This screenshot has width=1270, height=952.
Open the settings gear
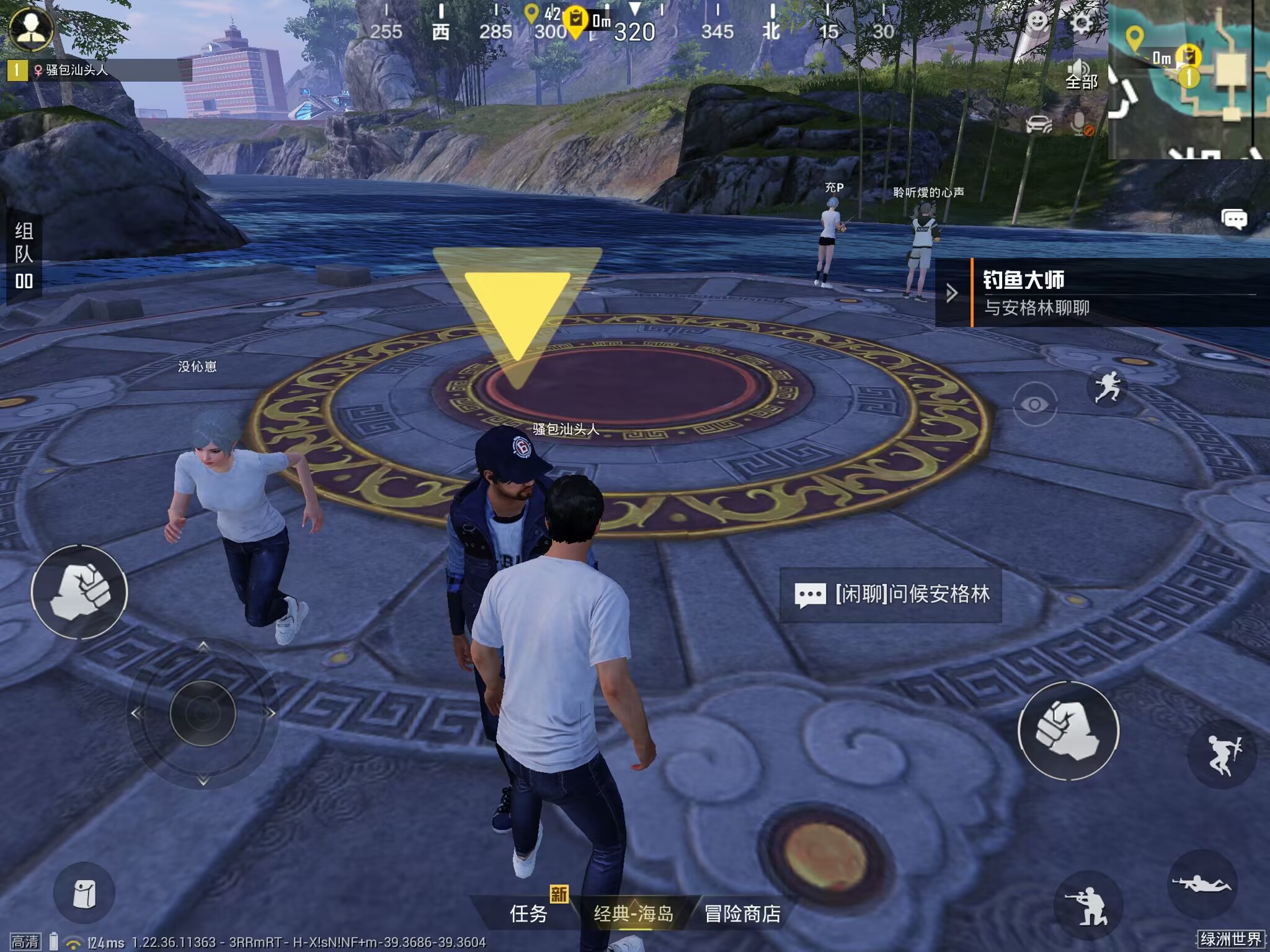tap(1082, 25)
